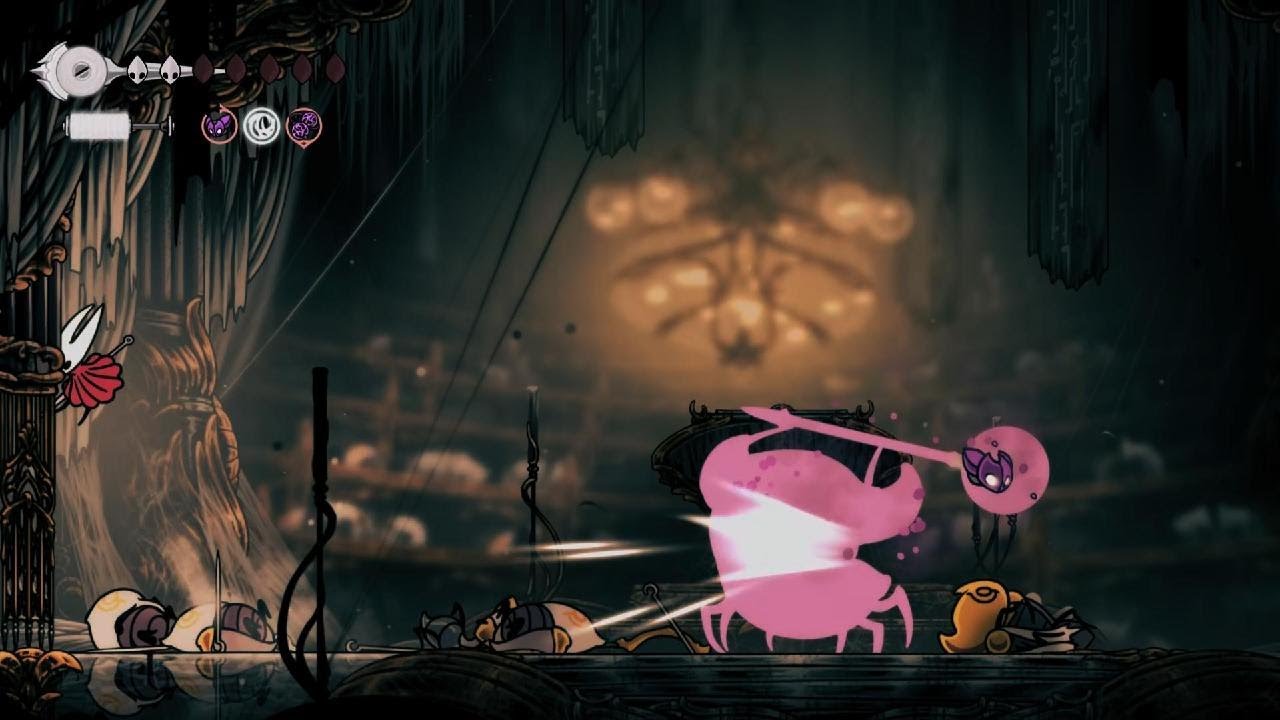Activate the white swirl silk skill icon
1280x720 pixels.
(x=262, y=126)
